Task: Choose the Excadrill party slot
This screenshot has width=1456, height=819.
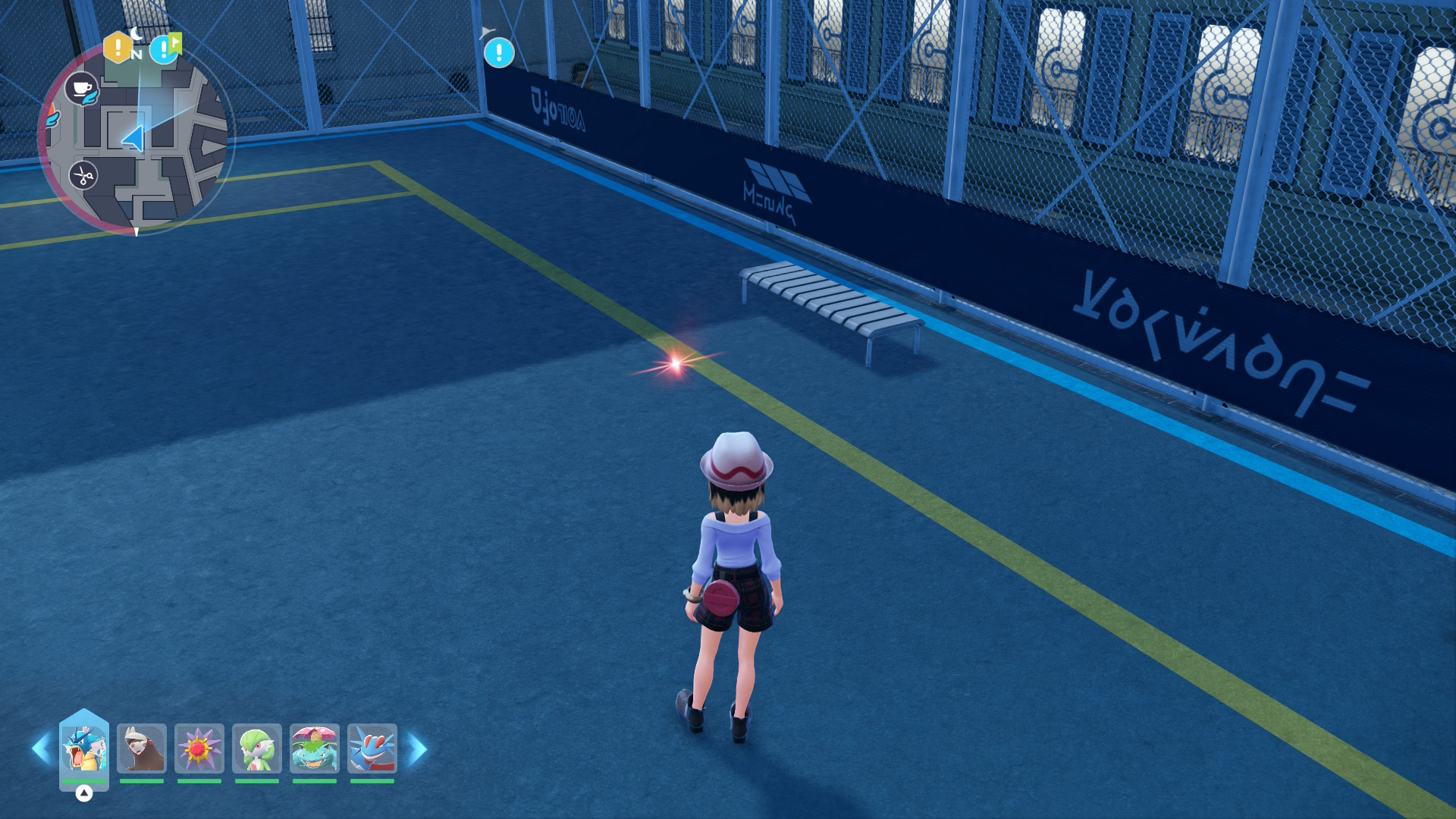Action: 142,748
